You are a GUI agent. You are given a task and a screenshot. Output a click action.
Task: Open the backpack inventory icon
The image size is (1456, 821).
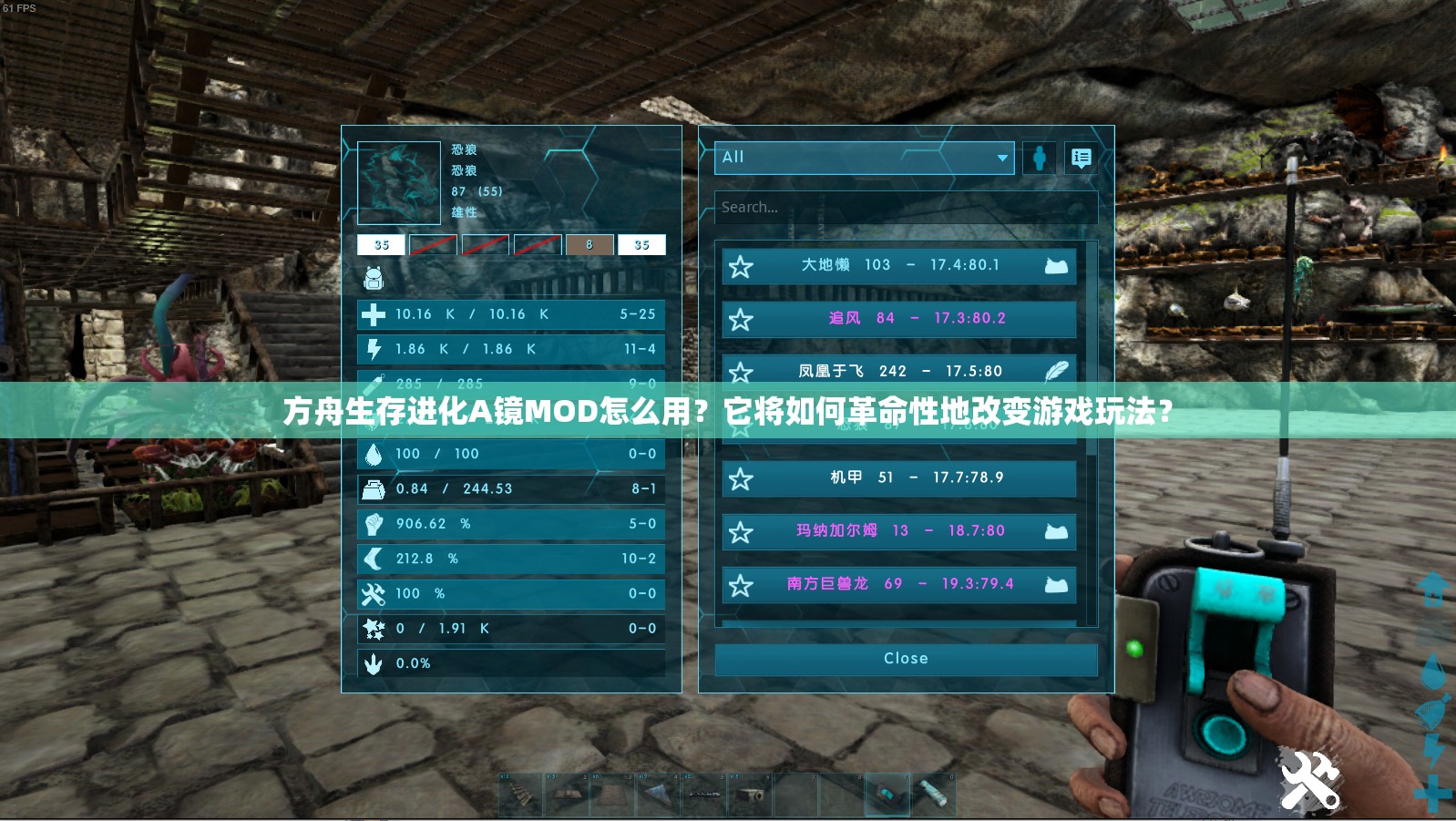coord(374,278)
